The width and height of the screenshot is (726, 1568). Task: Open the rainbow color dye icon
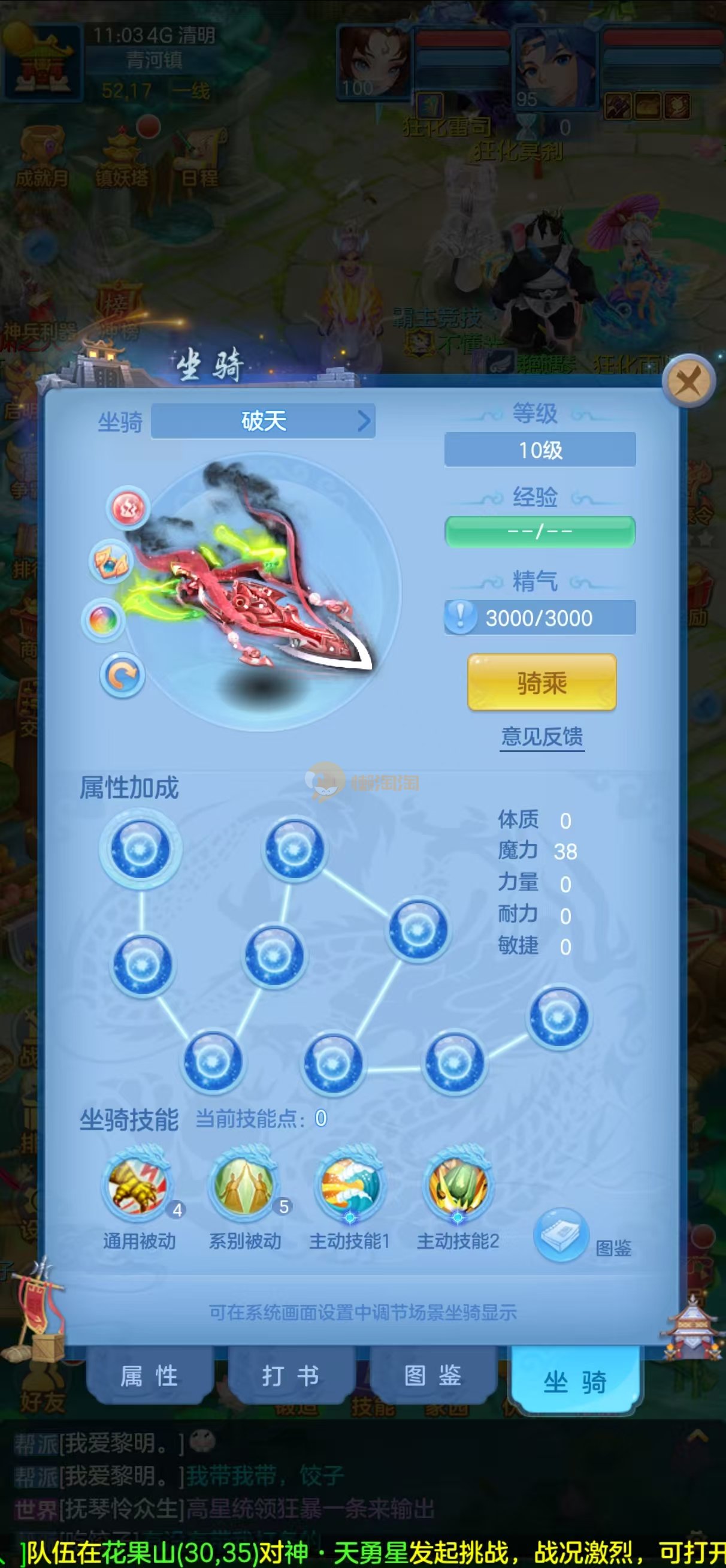pyautogui.click(x=103, y=620)
